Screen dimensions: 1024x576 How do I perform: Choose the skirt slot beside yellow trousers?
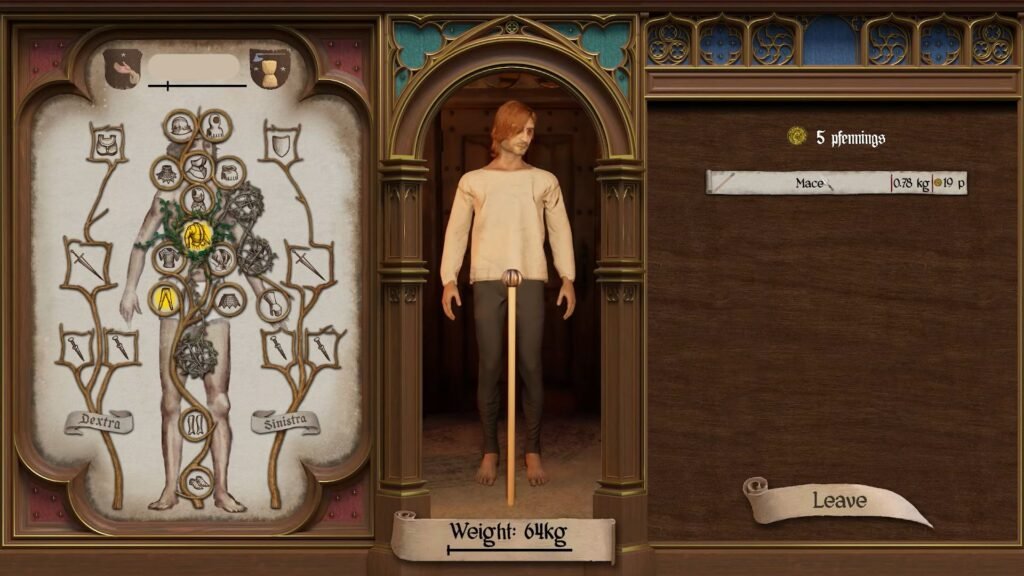(x=231, y=298)
